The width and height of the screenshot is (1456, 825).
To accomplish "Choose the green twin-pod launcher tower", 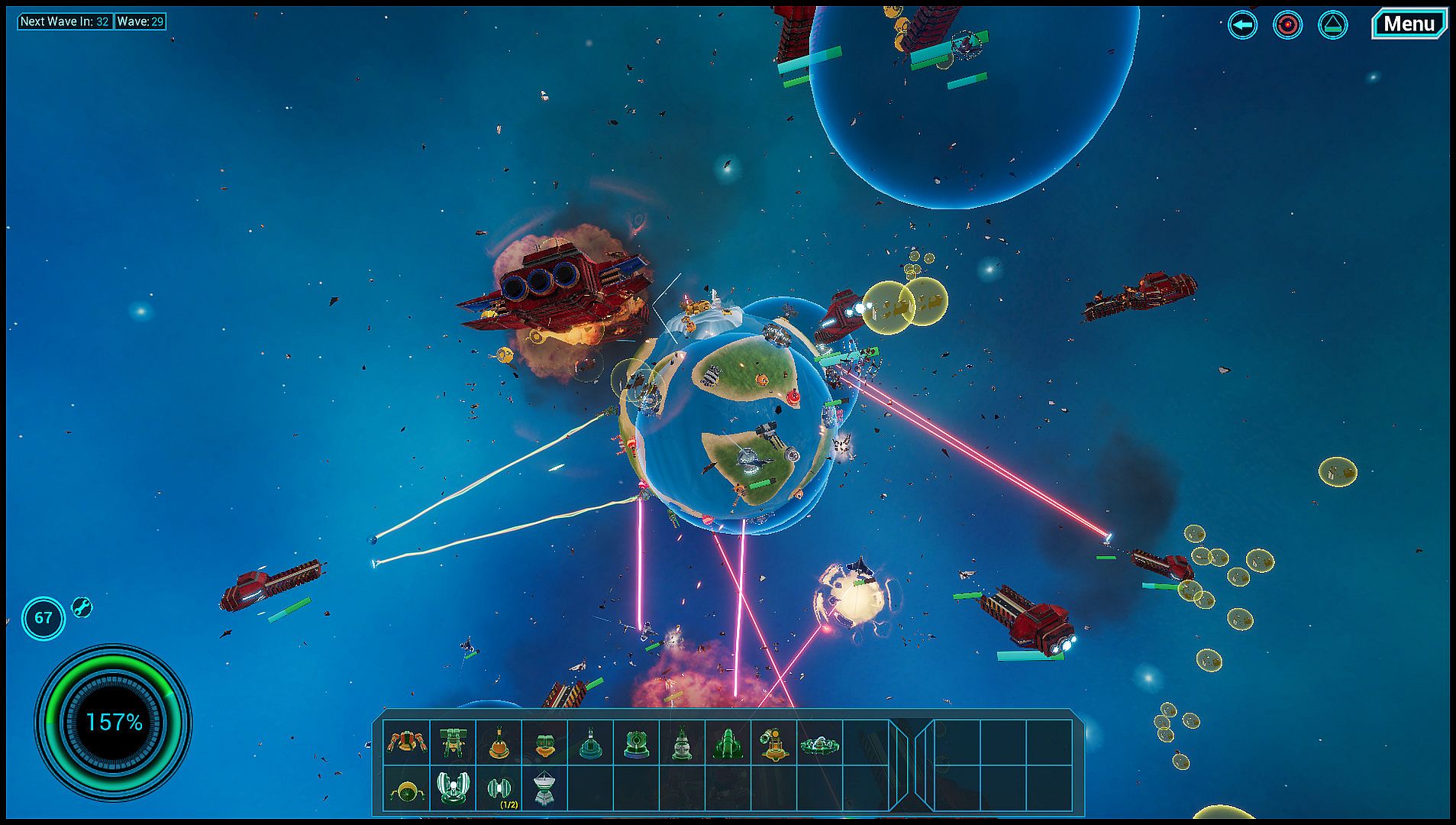I will coord(452,742).
